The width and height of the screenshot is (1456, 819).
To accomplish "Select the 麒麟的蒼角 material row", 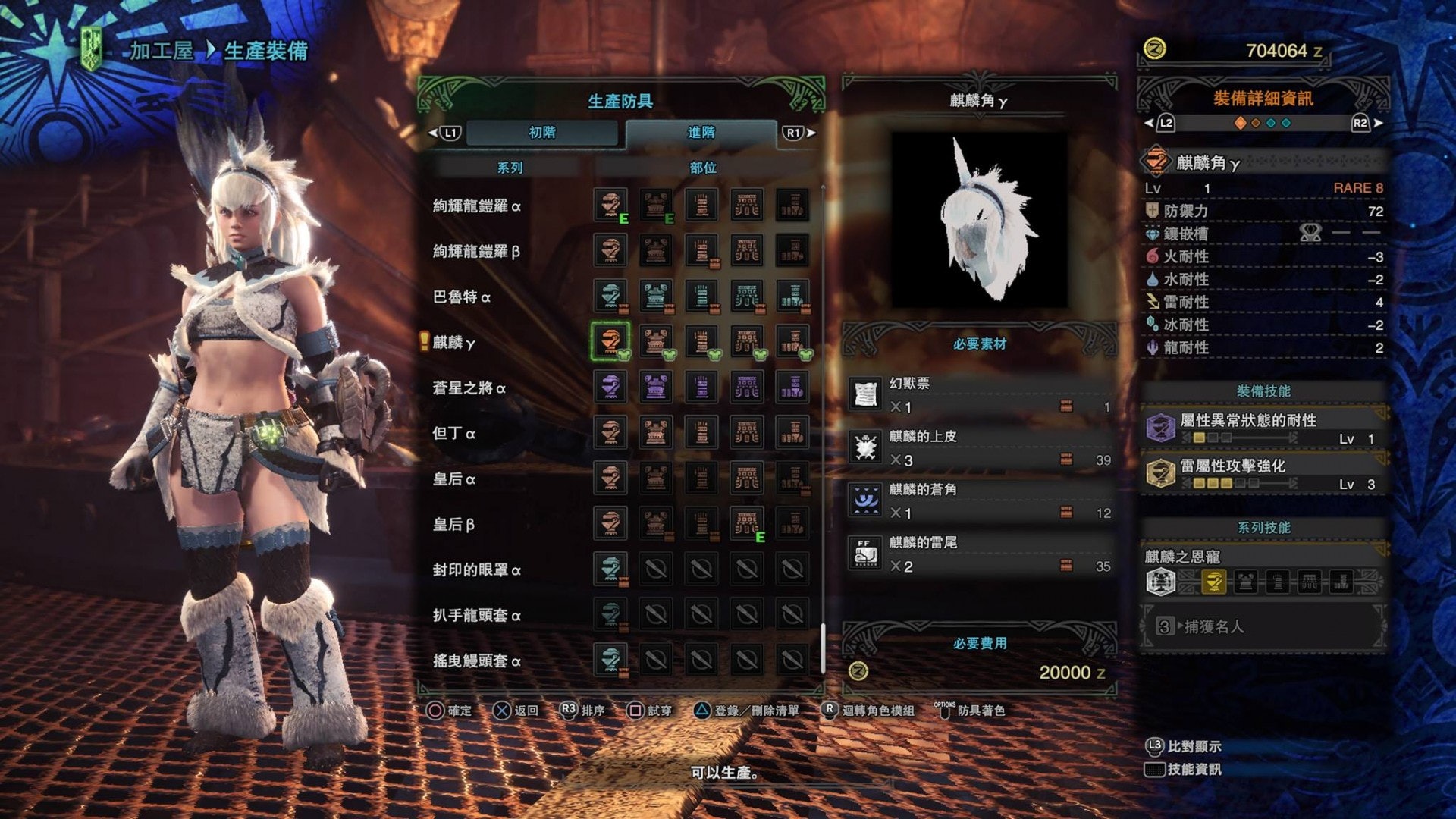I will click(980, 501).
